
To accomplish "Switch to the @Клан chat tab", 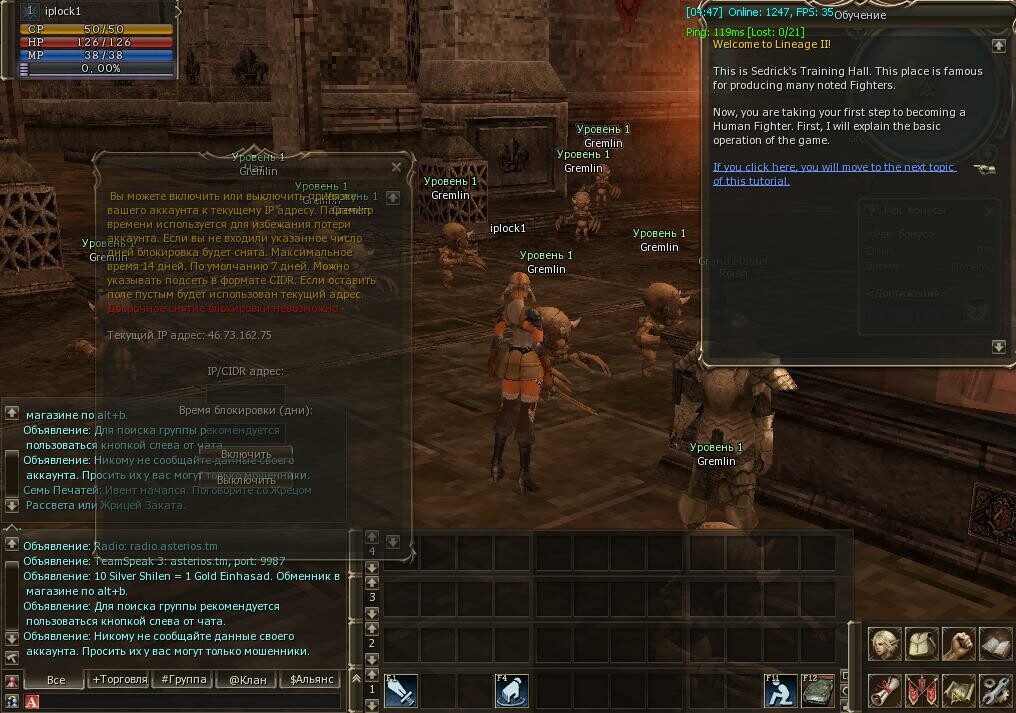I will pos(247,680).
